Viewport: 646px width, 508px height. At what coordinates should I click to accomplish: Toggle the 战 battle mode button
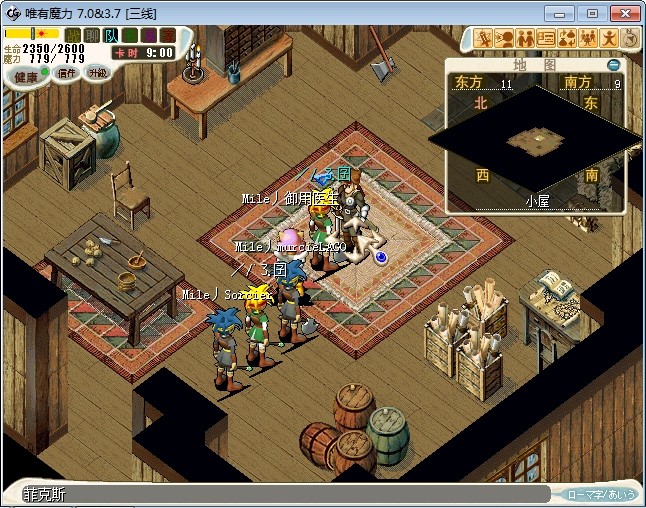[x=73, y=35]
